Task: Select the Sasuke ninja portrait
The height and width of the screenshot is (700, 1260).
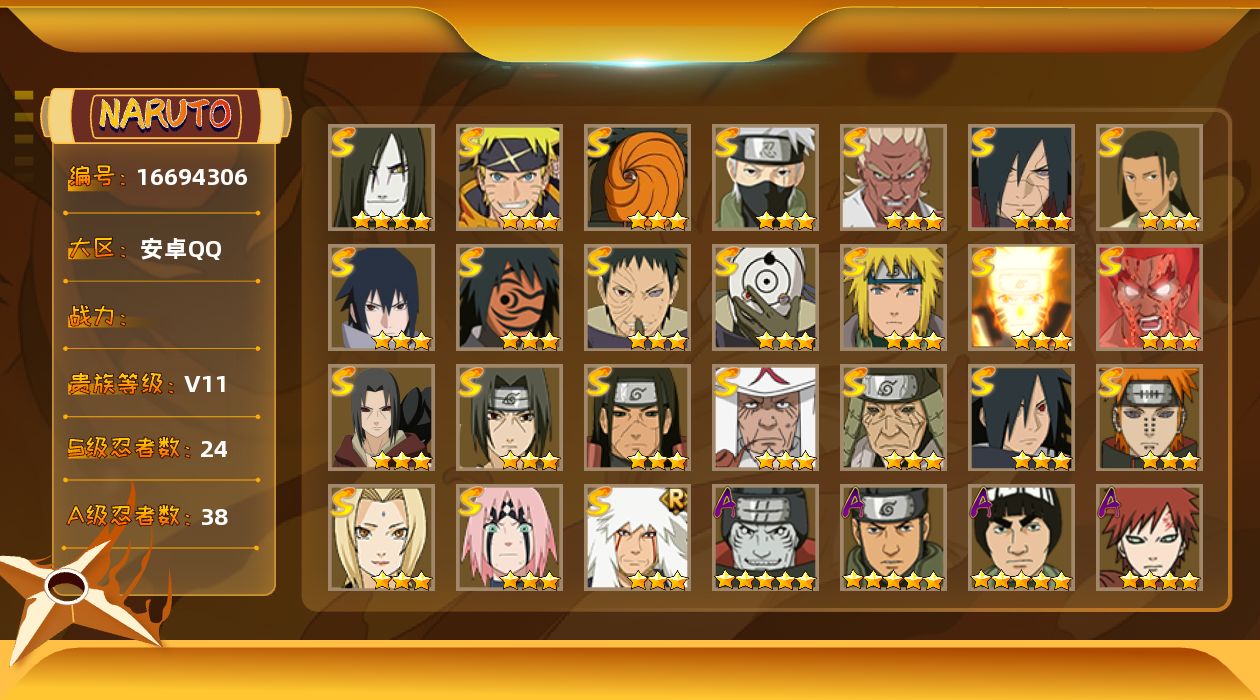Action: pyautogui.click(x=381, y=297)
